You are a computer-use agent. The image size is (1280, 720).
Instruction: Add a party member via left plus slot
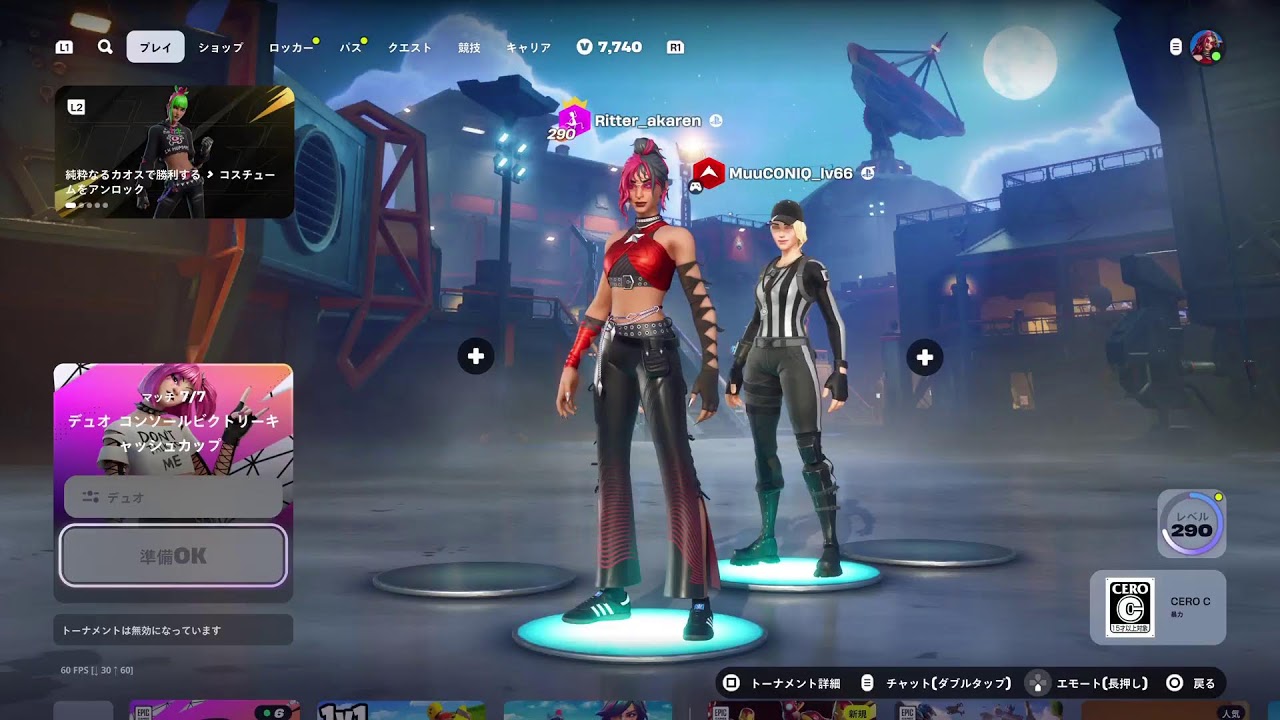[476, 356]
